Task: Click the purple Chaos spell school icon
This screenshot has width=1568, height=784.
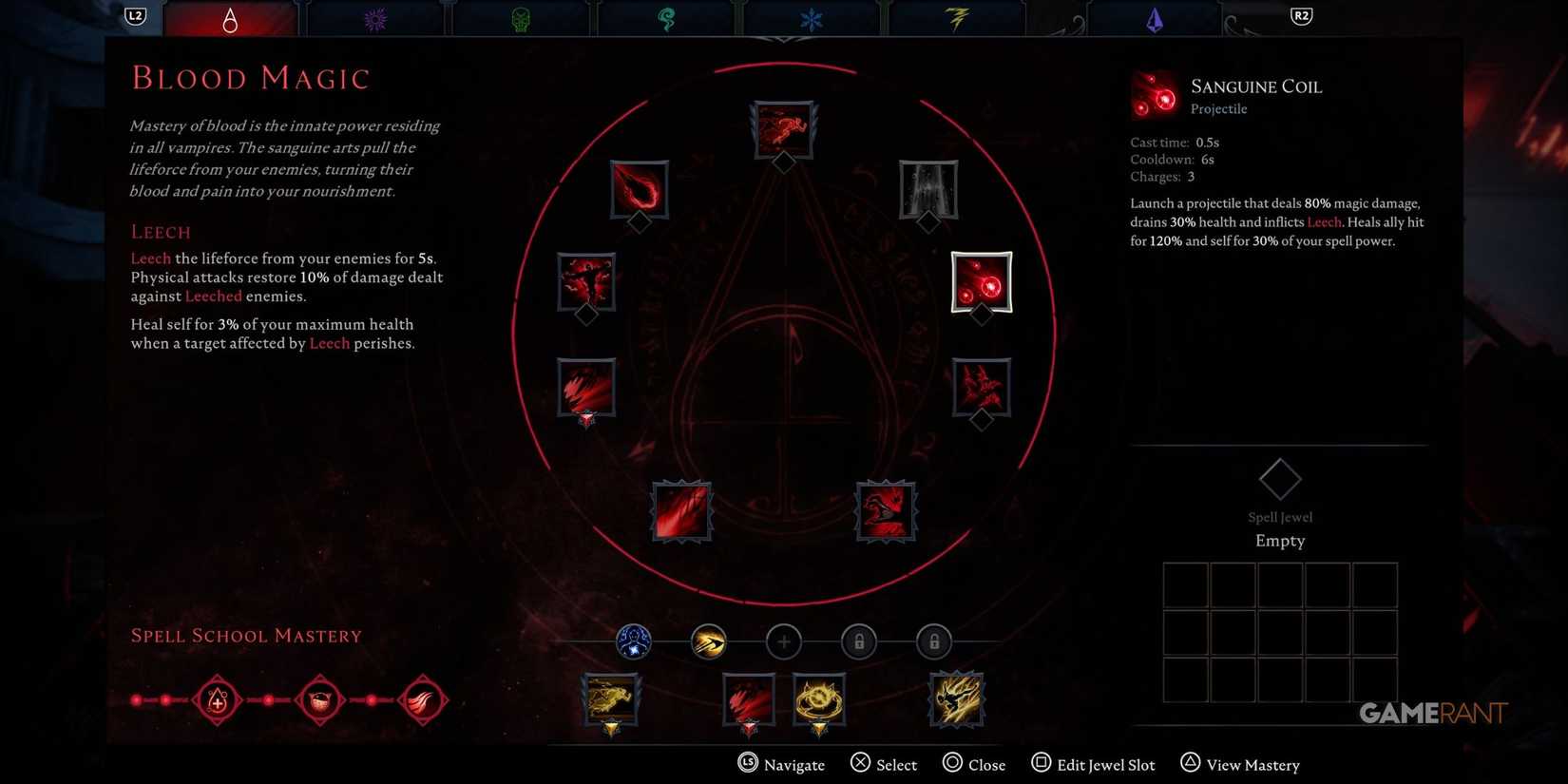Action: tap(374, 16)
